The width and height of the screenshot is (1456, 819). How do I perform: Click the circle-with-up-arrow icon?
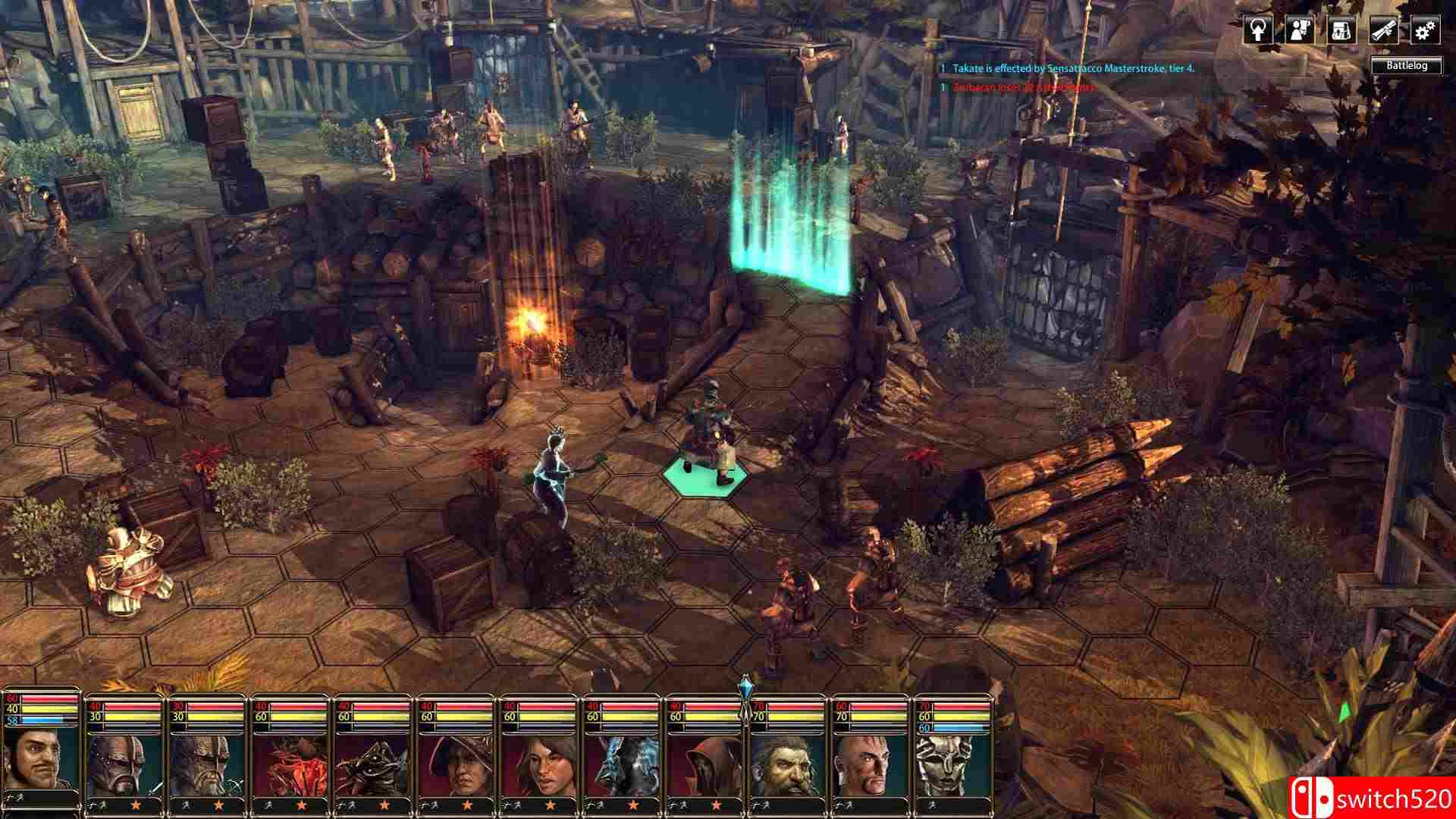tap(1258, 31)
